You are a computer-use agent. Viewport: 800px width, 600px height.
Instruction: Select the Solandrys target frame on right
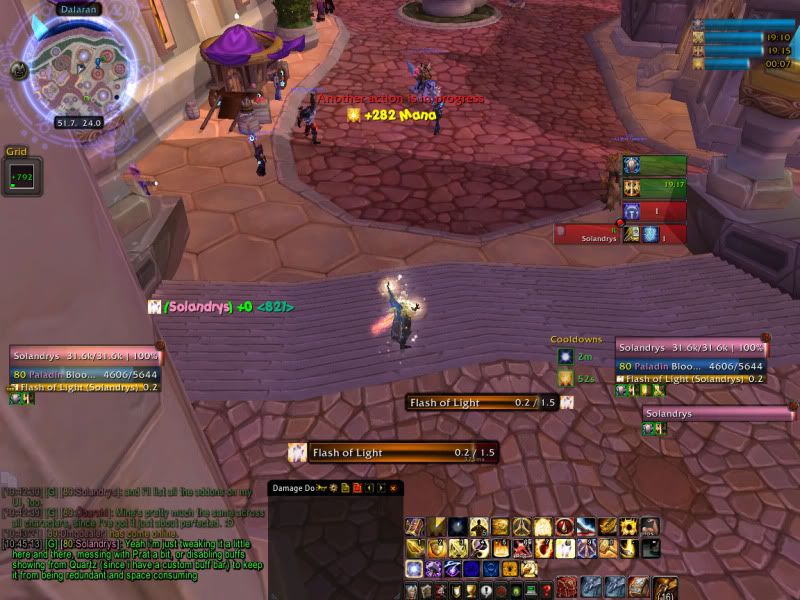pyautogui.click(x=690, y=348)
